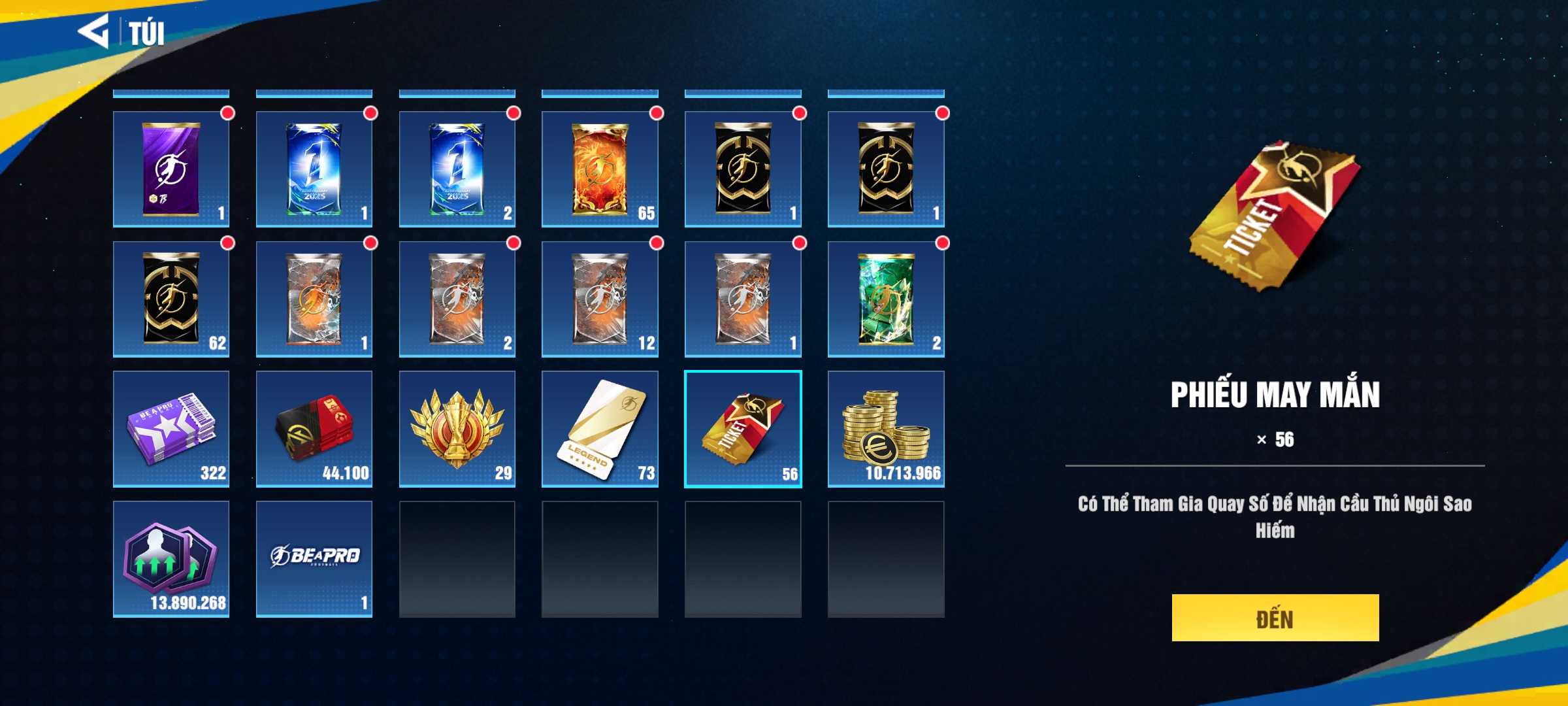
Task: Select the purple card pack slot
Action: click(171, 169)
